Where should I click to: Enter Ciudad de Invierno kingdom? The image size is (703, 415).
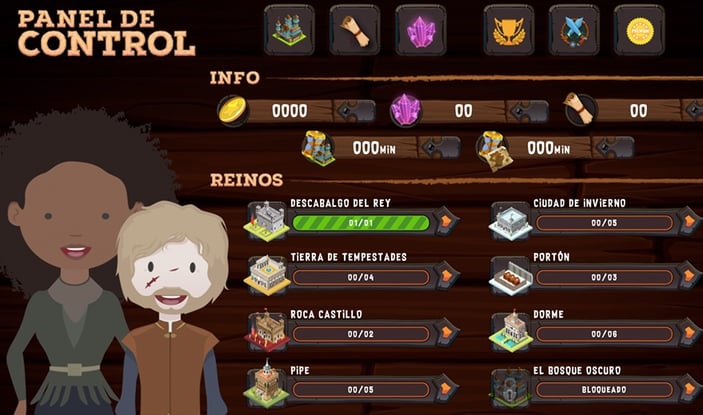689,221
